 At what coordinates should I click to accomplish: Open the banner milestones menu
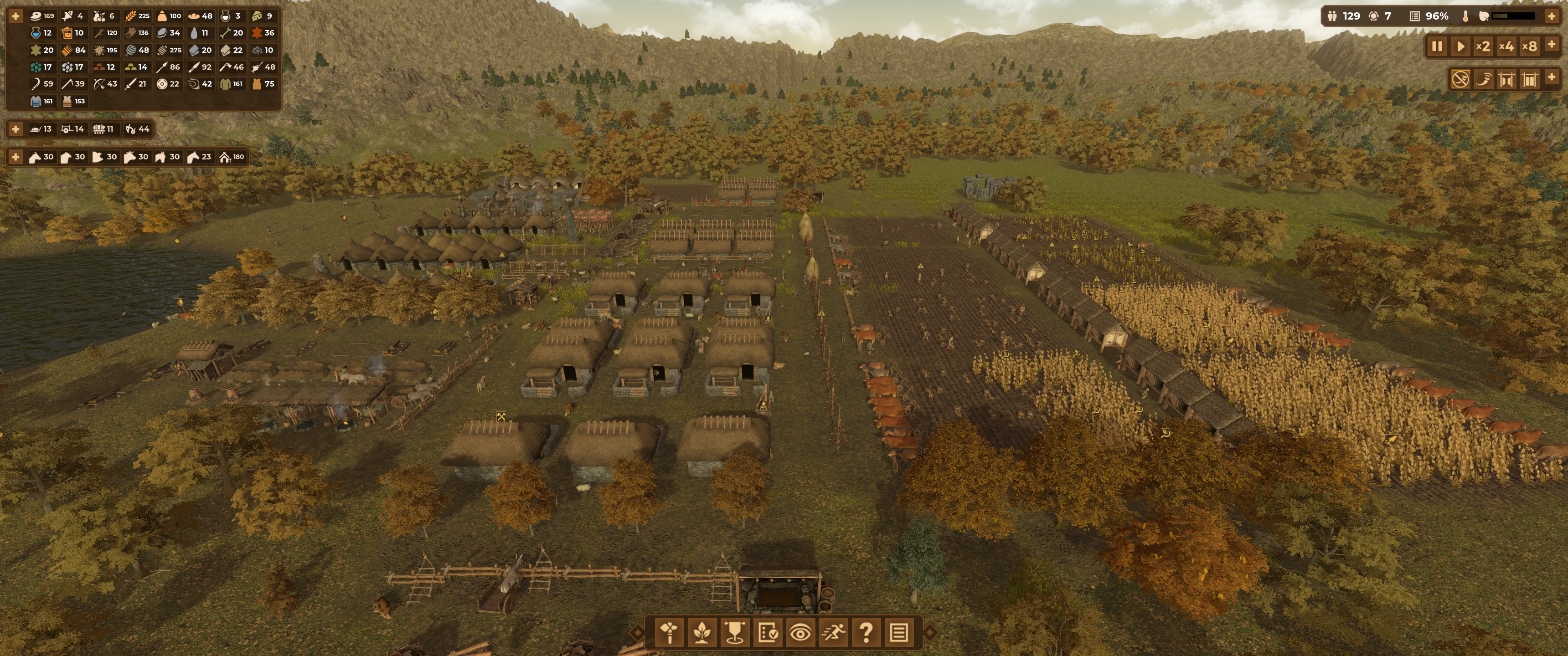click(x=735, y=633)
